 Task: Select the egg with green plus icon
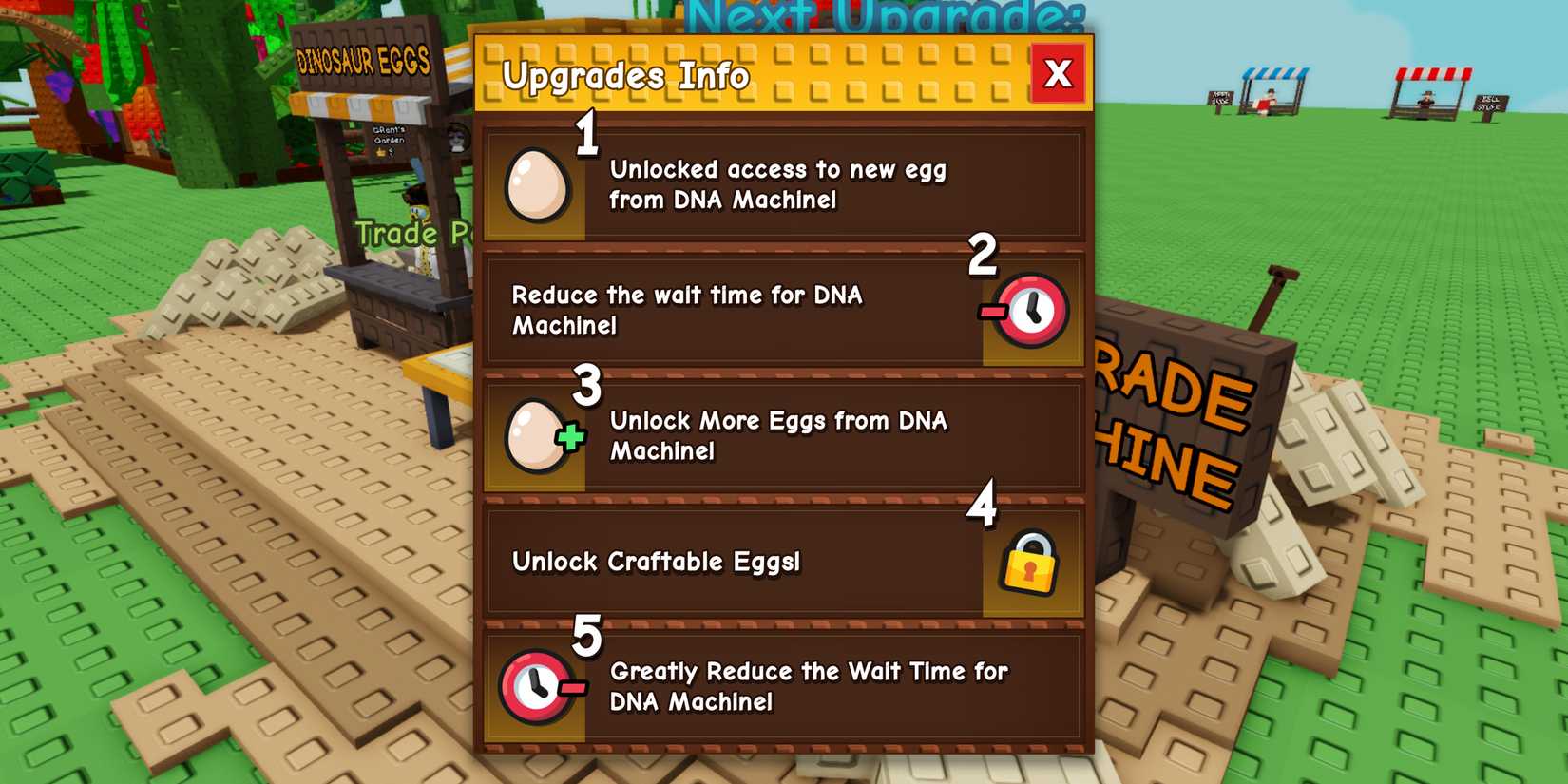click(542, 436)
